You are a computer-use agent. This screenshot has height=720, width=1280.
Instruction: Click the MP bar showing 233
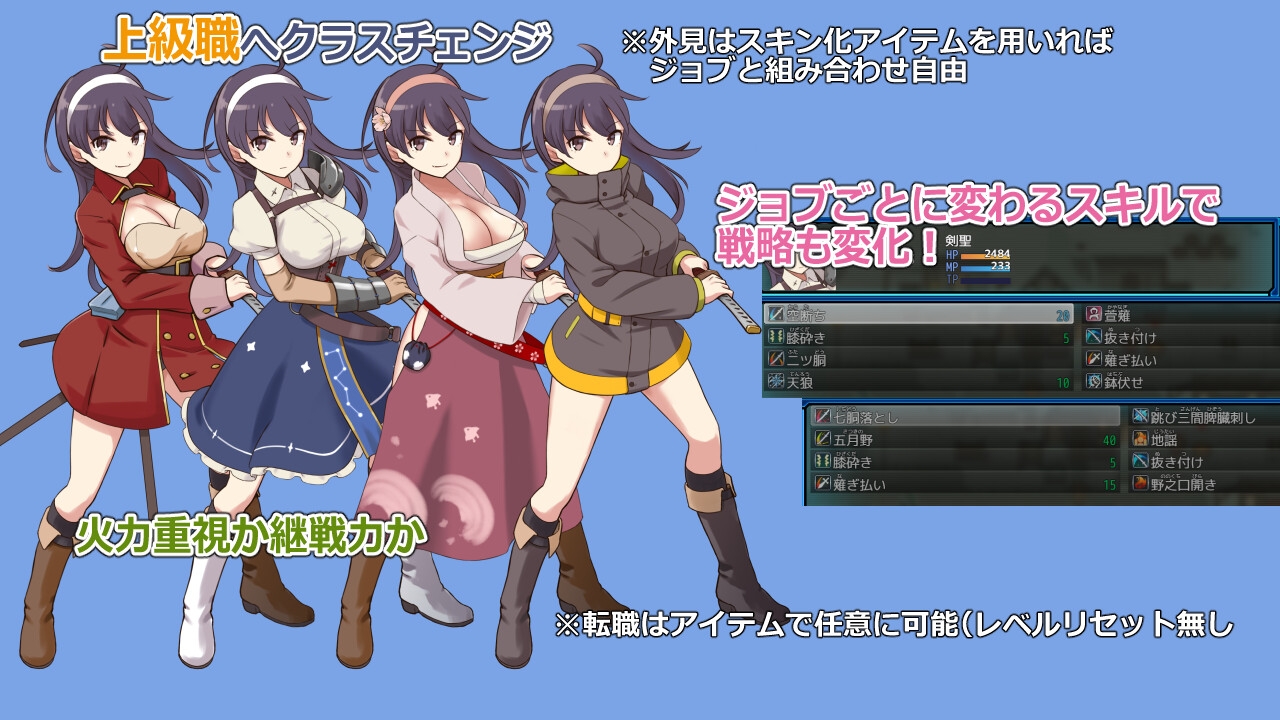[986, 268]
